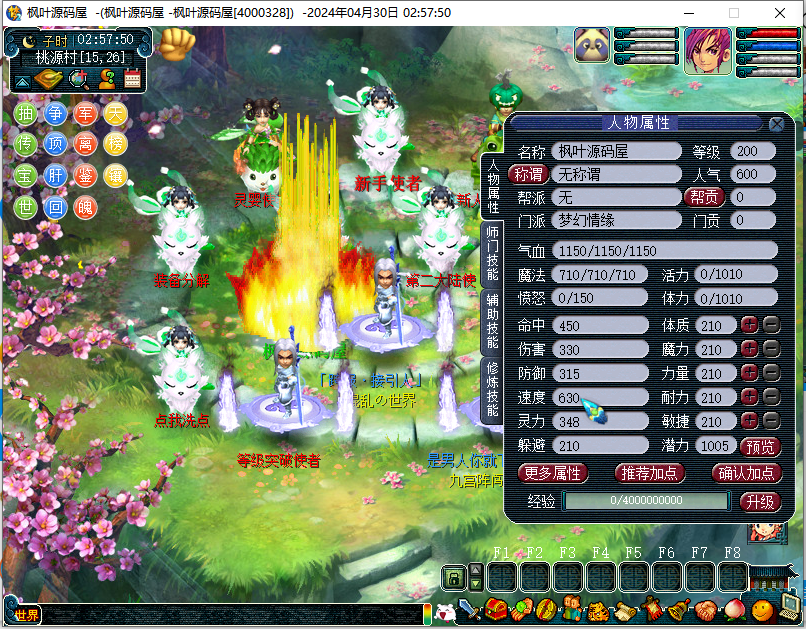Image resolution: width=806 pixels, height=629 pixels.
Task: Open the treasure chest icon in bottom bar
Action: pyautogui.click(x=496, y=609)
